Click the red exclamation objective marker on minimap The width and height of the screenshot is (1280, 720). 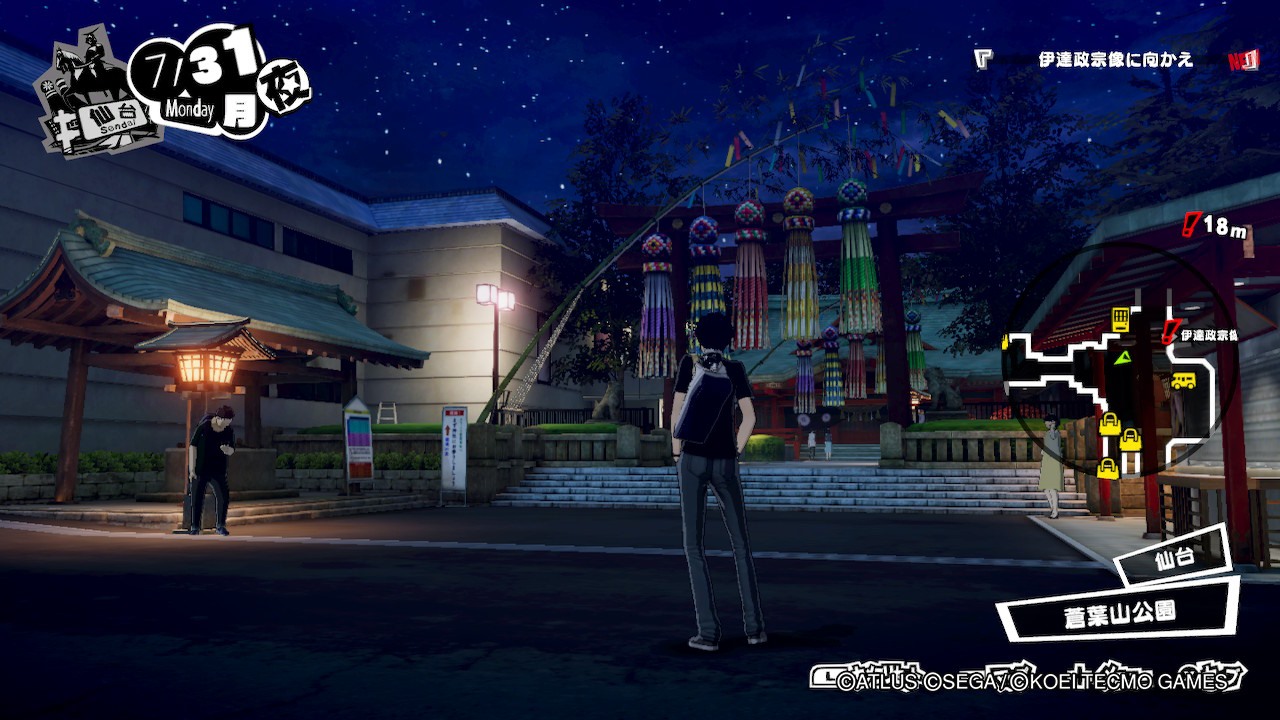(1169, 332)
